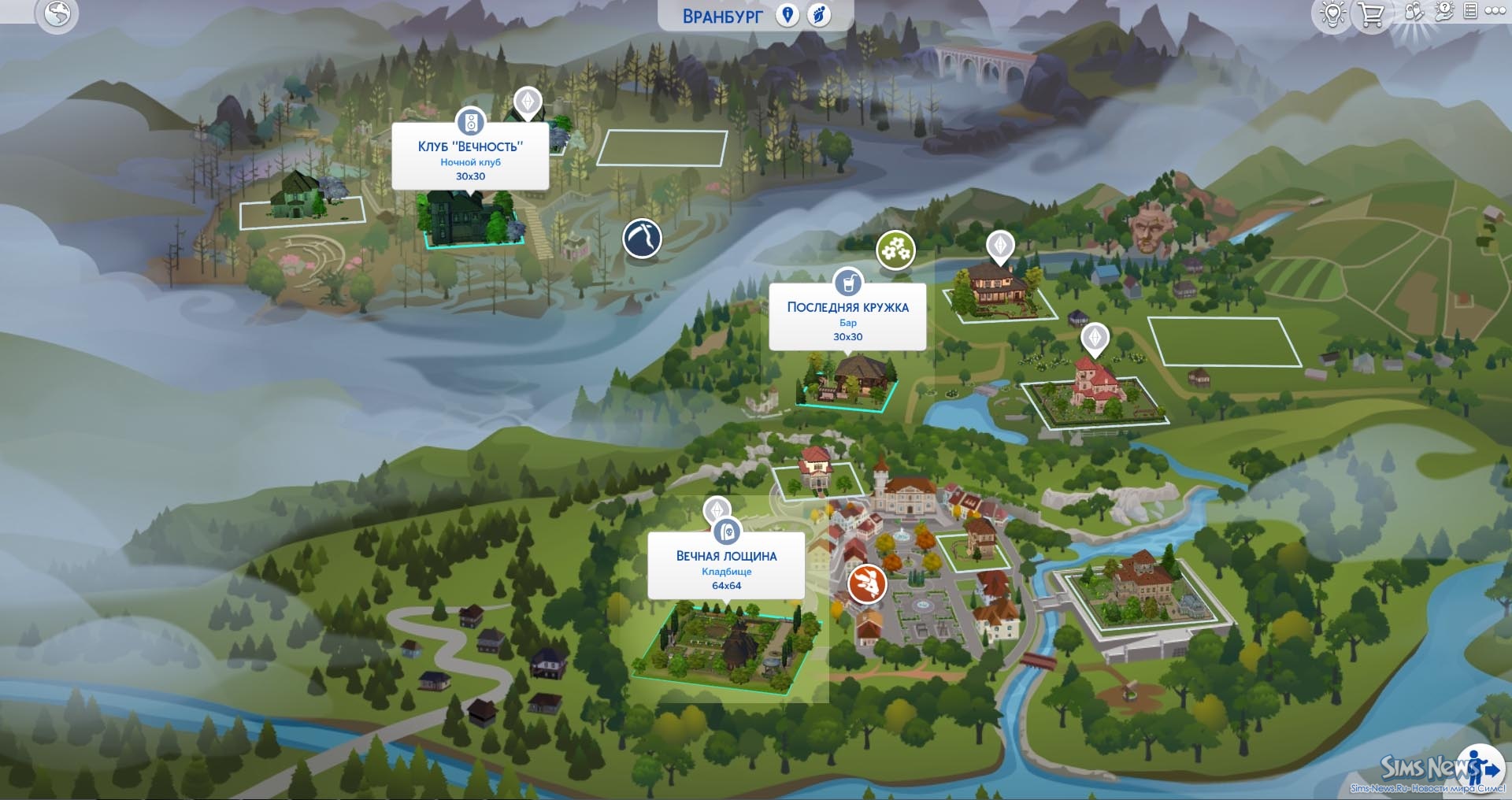Toggle the eco footprint leaf icon
This screenshot has width=1512, height=800.
pyautogui.click(x=819, y=15)
